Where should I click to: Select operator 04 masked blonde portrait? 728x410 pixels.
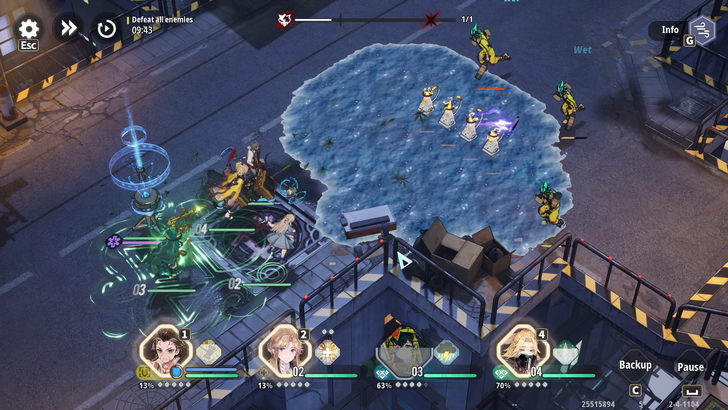(x=520, y=351)
